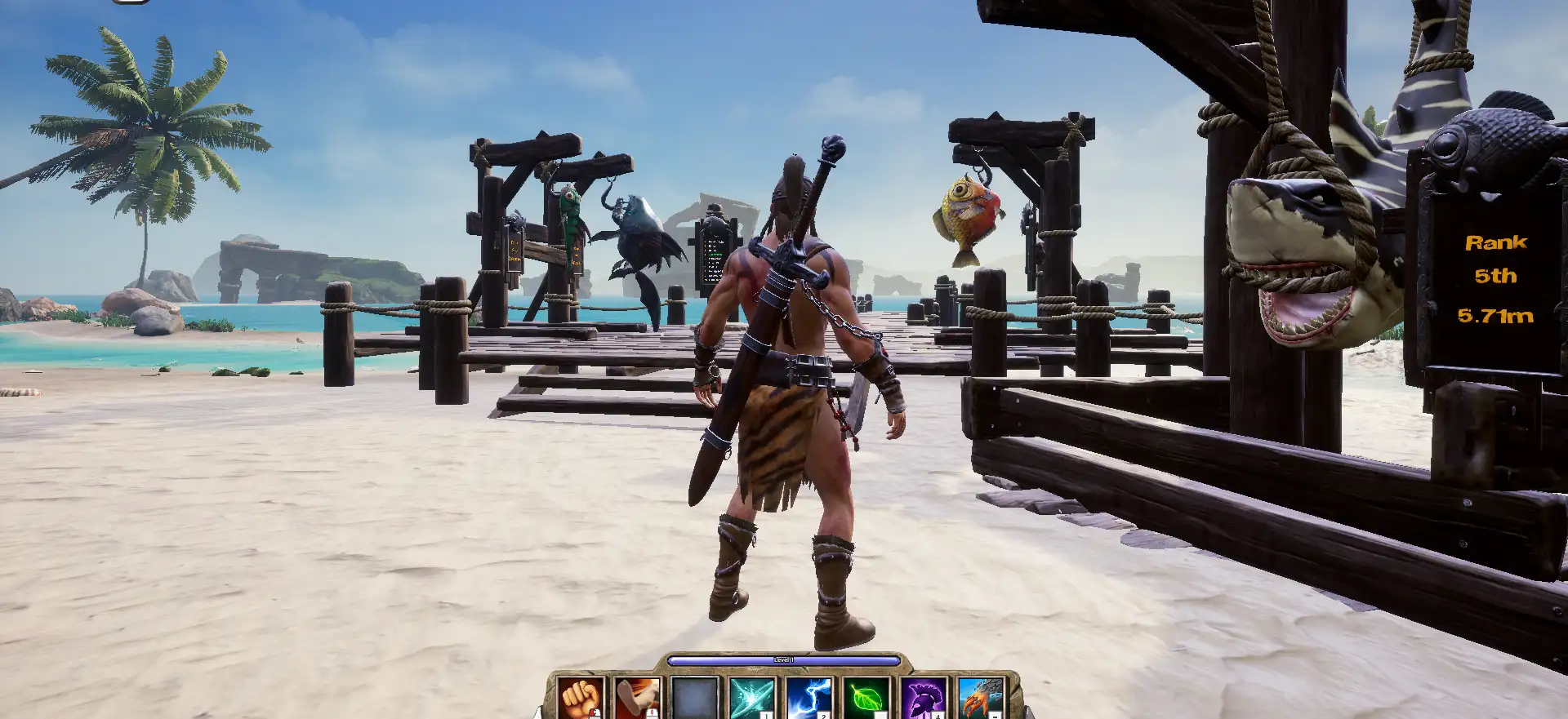Activate the green leaf ability
The image size is (1568, 719).
point(866,698)
